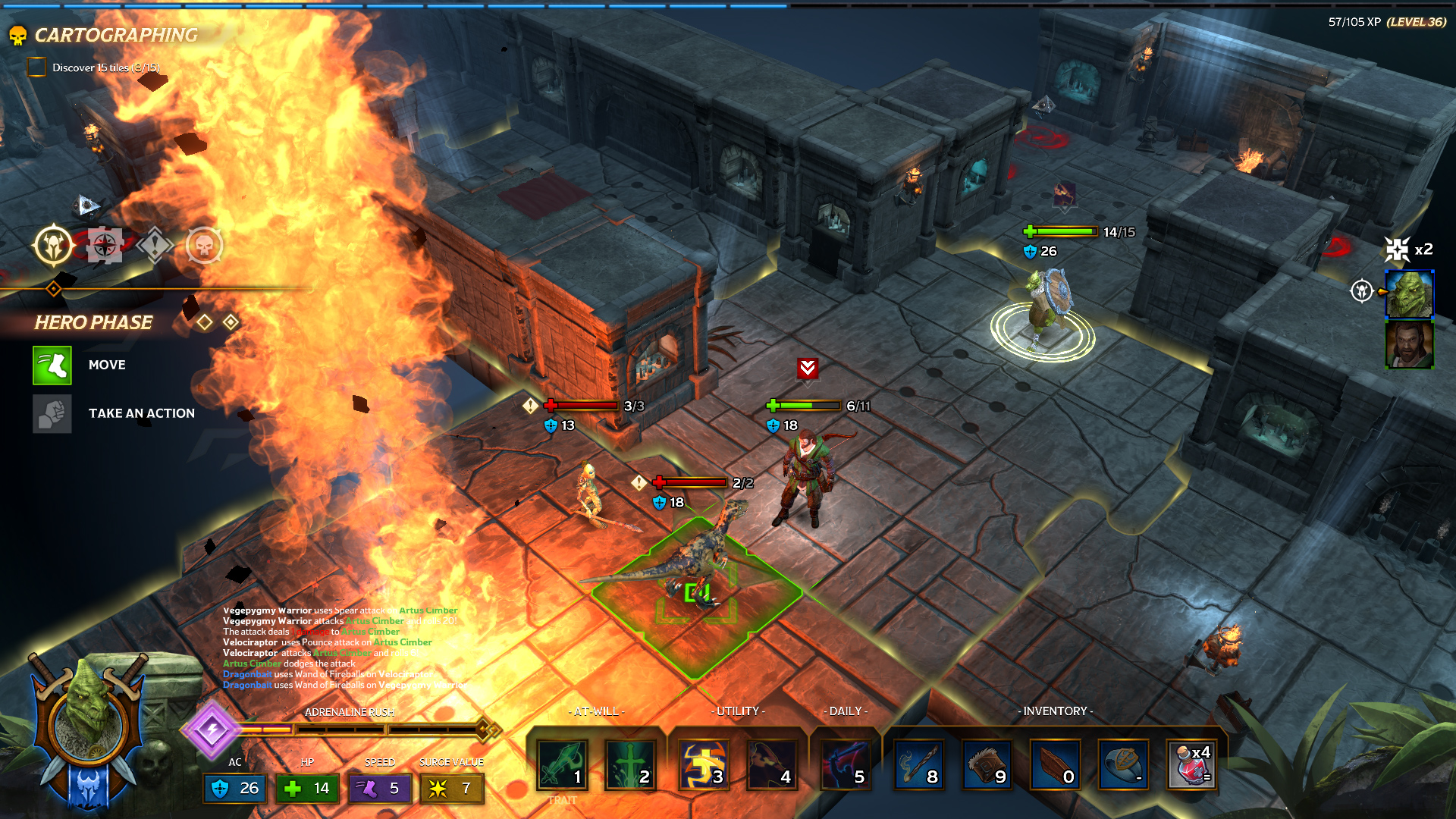This screenshot has height=819, width=1456.
Task: Select the wand item in inventory
Action: [x=919, y=764]
